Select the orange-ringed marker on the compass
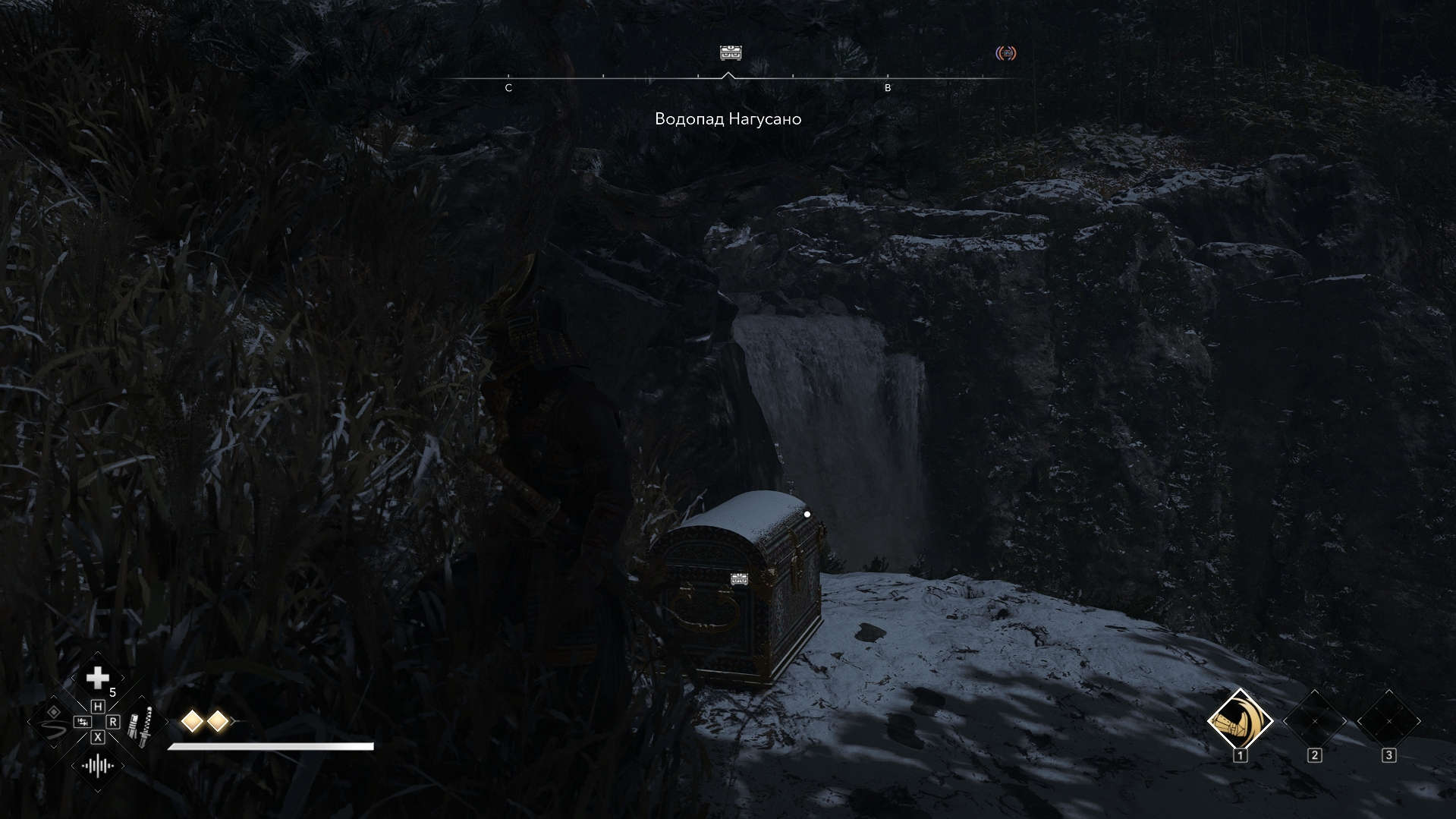This screenshot has height=819, width=1456. click(1005, 53)
